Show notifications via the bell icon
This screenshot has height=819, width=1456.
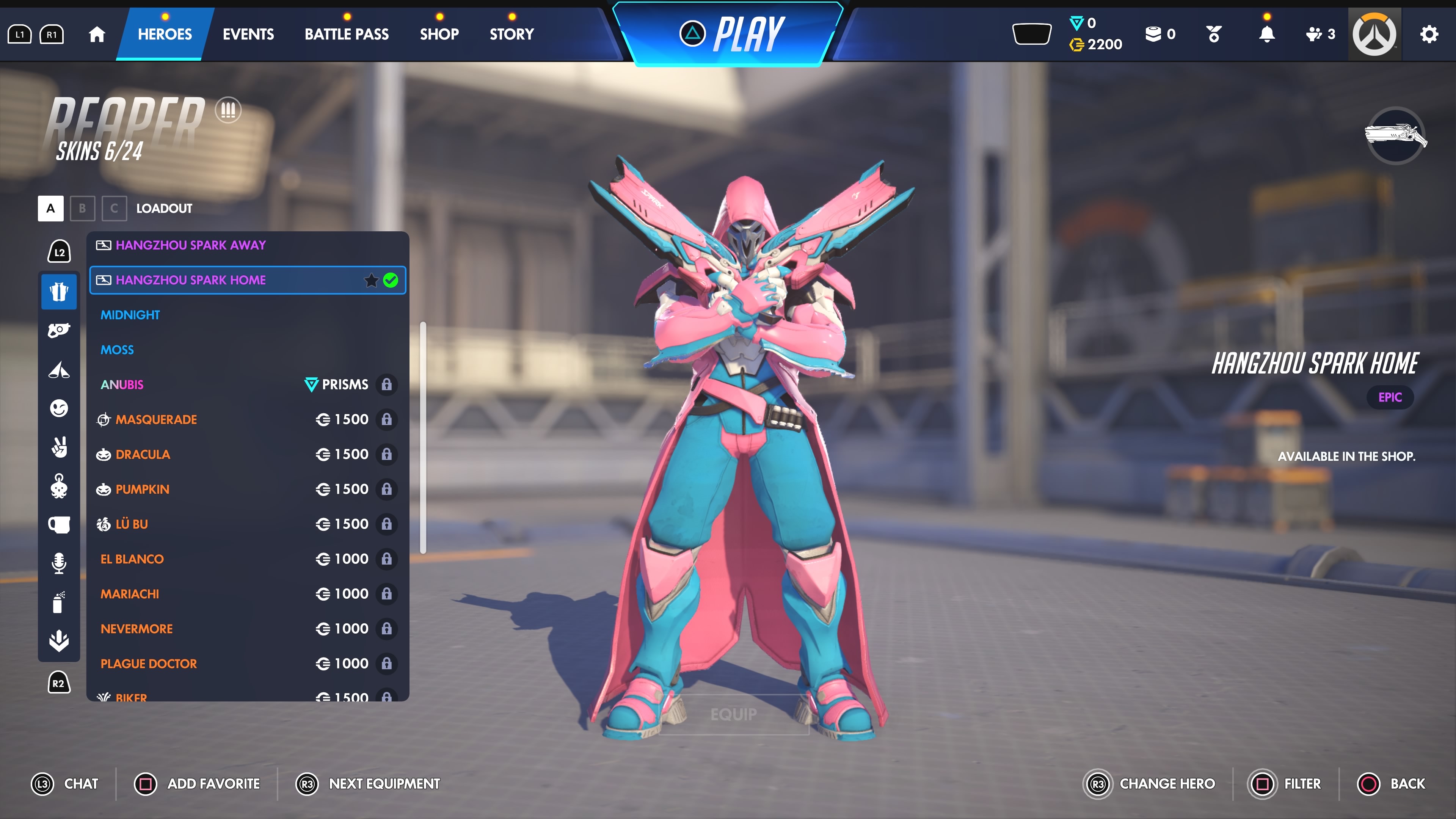[x=1267, y=35]
